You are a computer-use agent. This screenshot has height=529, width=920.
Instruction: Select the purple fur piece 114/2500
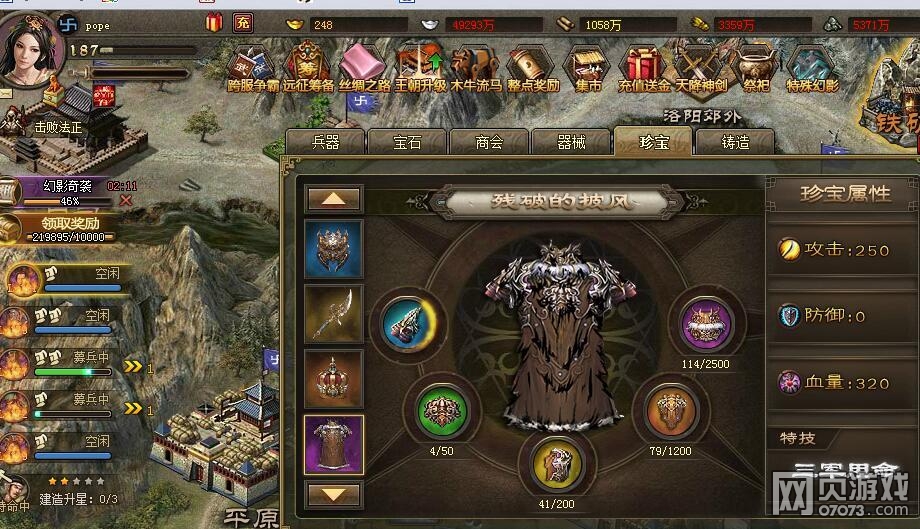705,326
